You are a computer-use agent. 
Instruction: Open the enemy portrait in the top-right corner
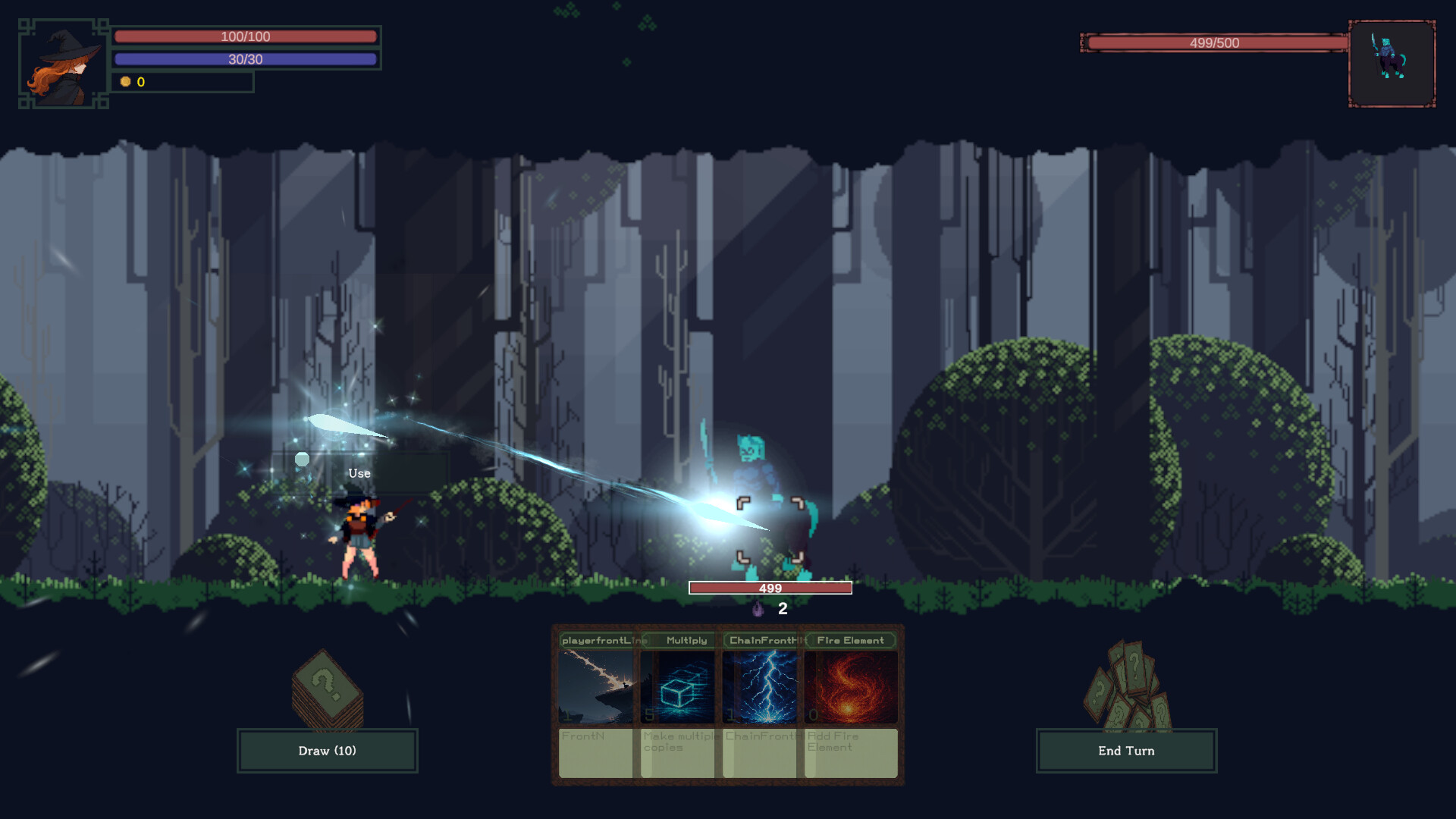(x=1392, y=64)
